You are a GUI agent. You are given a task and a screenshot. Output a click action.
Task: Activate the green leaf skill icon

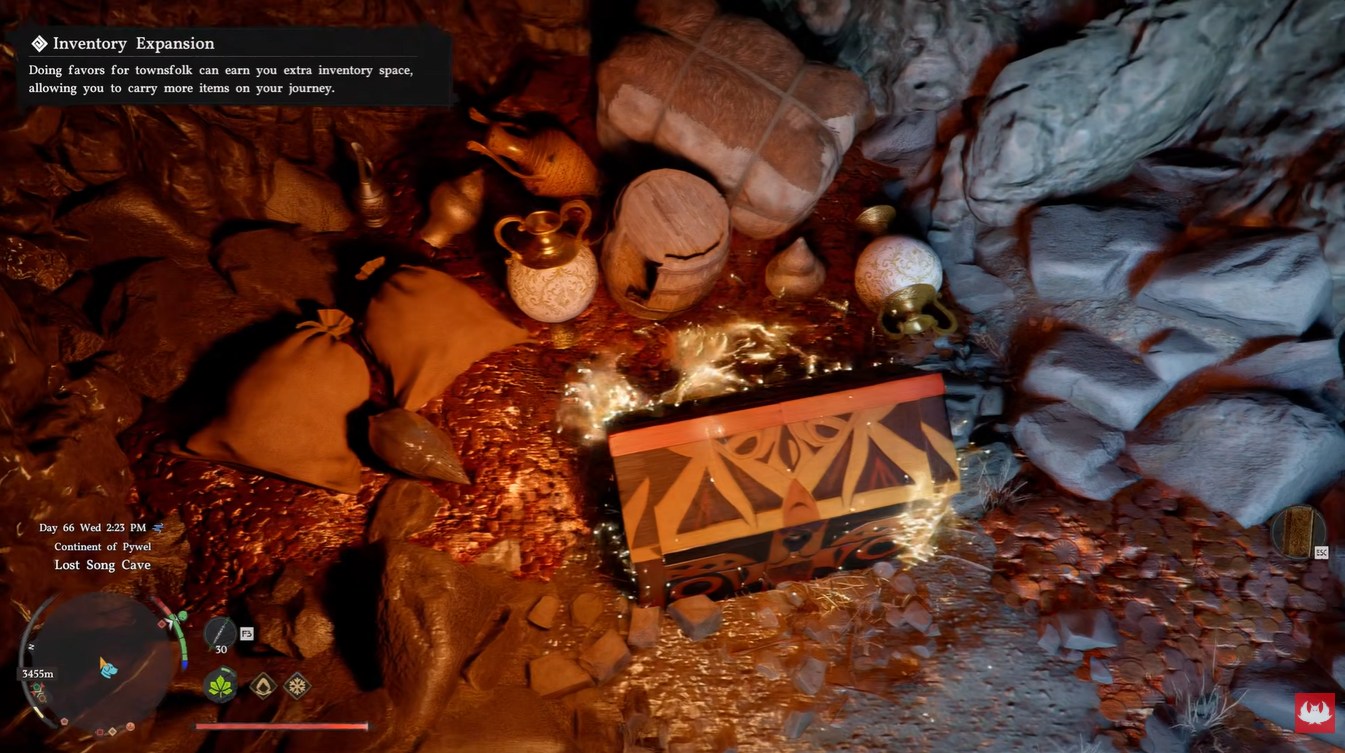[221, 686]
